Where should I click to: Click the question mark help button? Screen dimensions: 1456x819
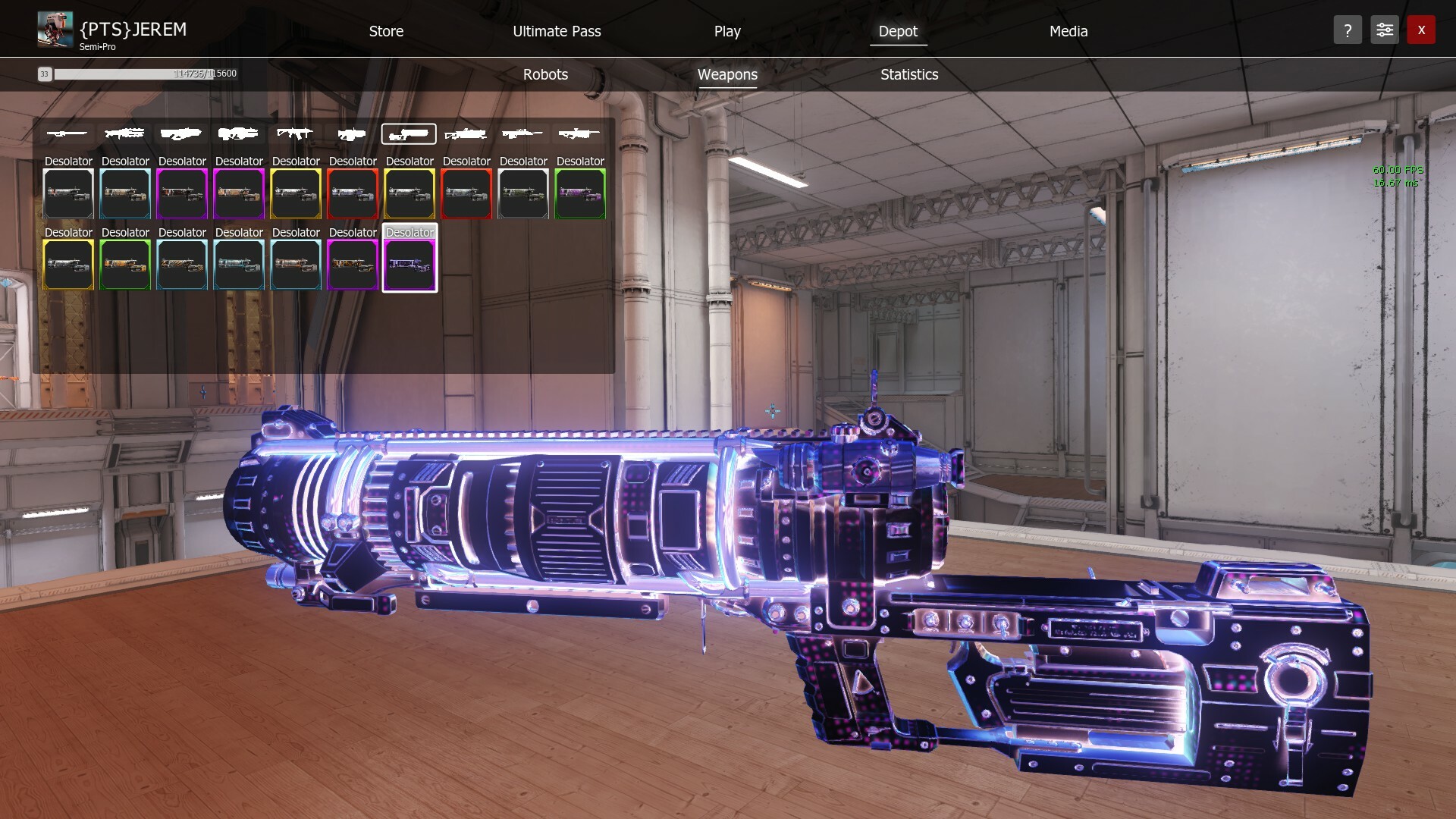(1348, 30)
